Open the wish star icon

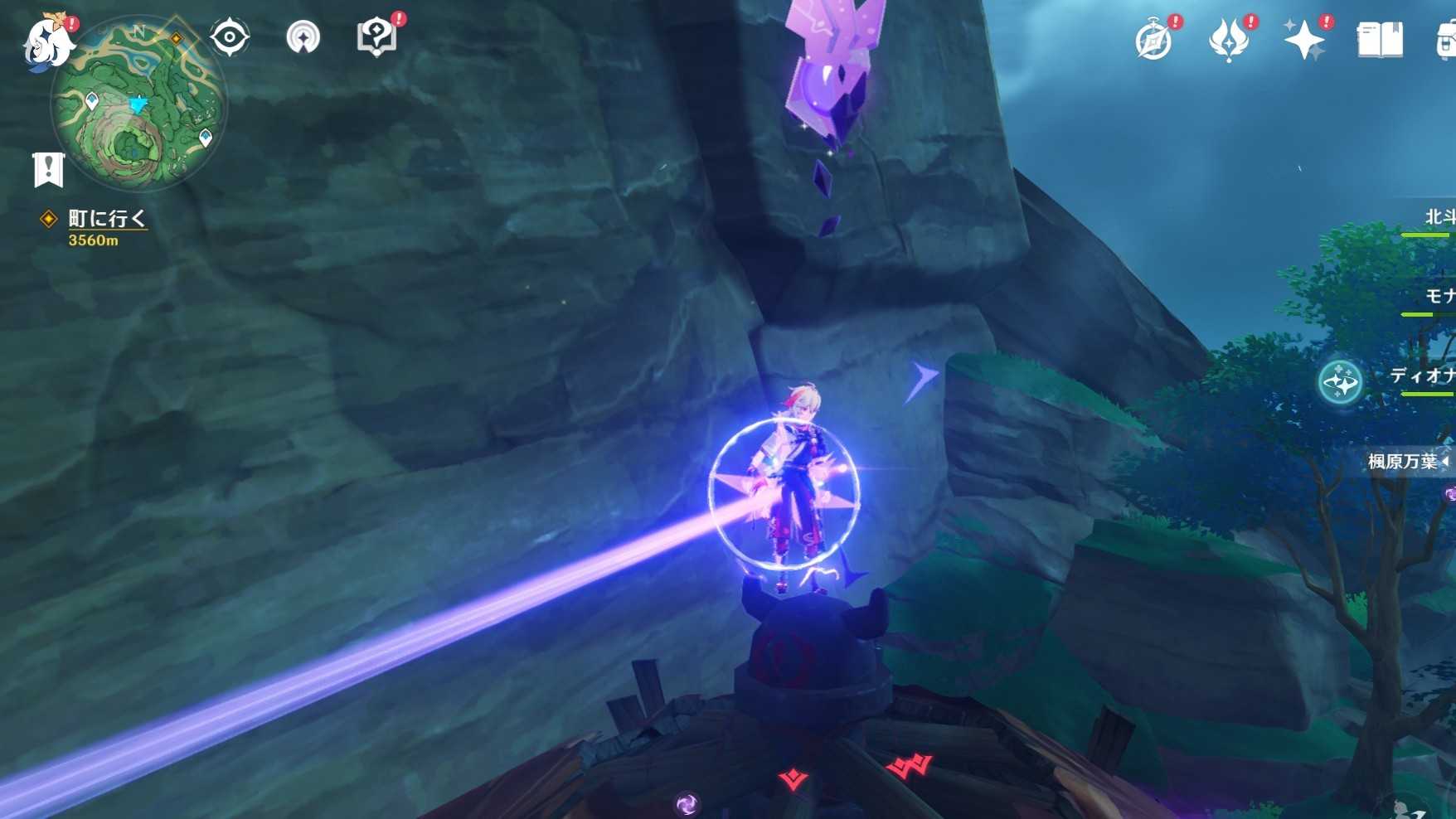coord(1303,40)
